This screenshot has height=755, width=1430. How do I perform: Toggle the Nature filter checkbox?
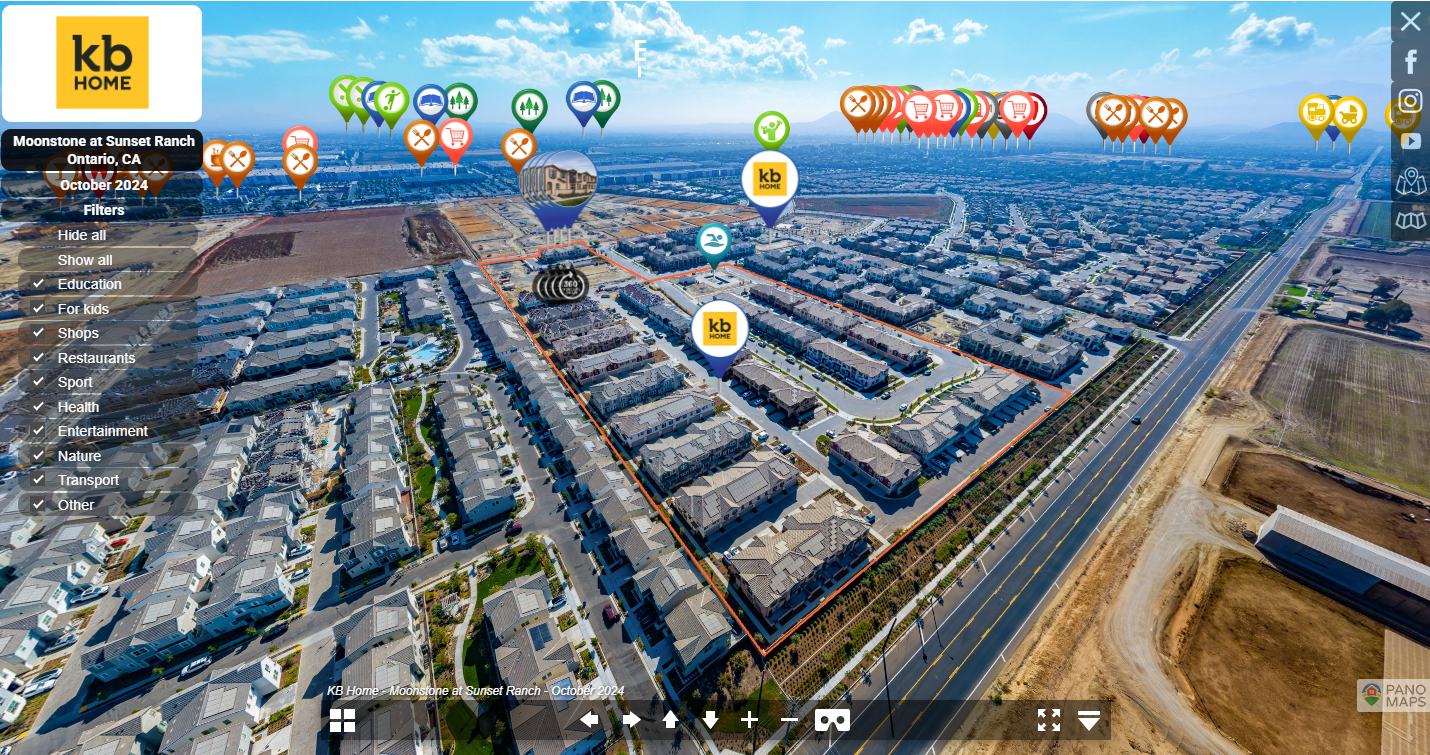click(39, 456)
